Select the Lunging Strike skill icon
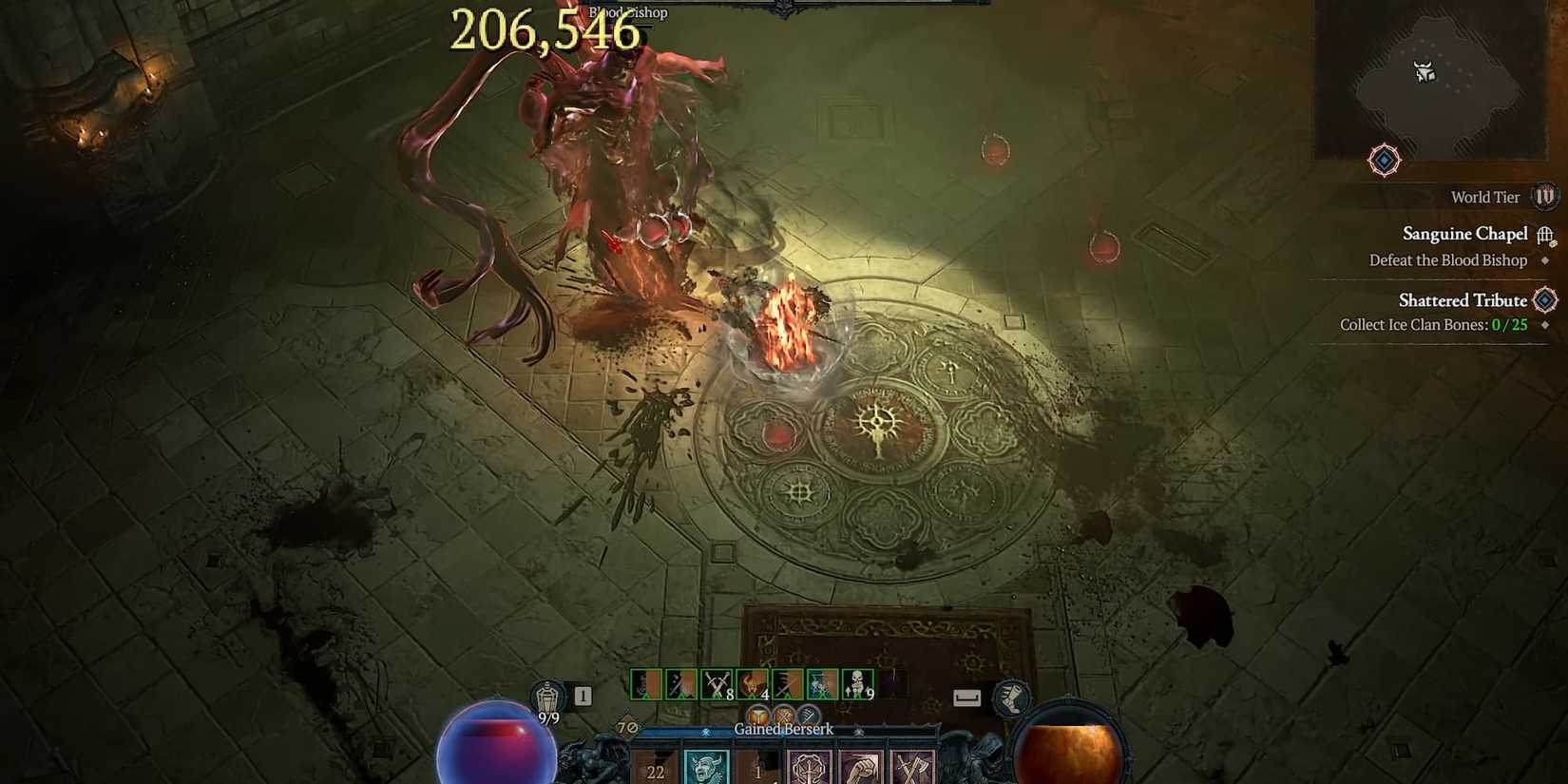 click(644, 684)
